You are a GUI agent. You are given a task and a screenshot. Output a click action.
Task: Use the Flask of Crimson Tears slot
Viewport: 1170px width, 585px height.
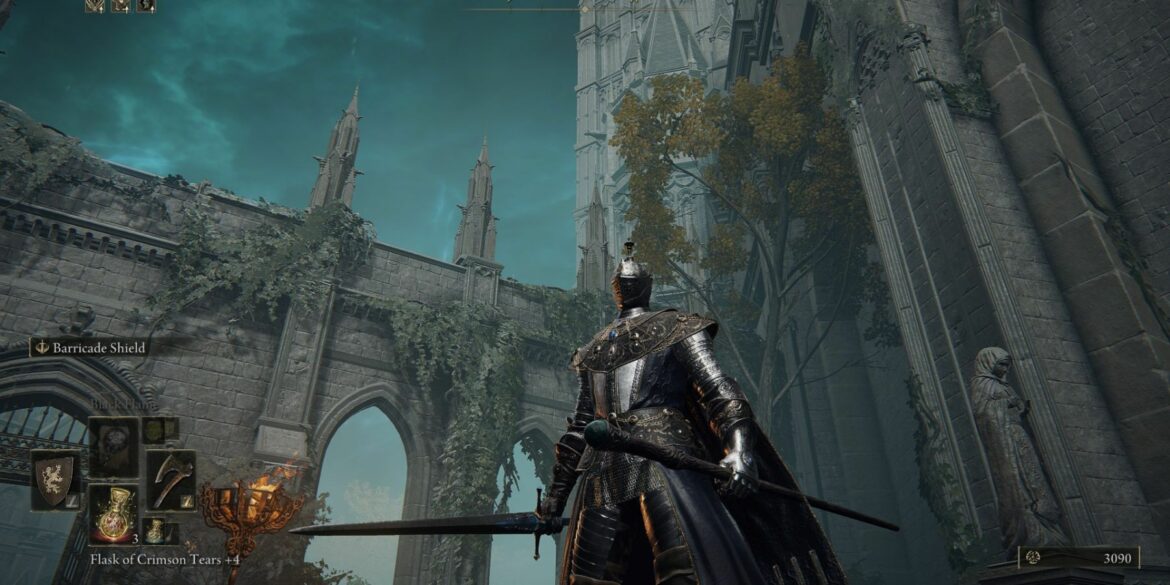tap(113, 513)
